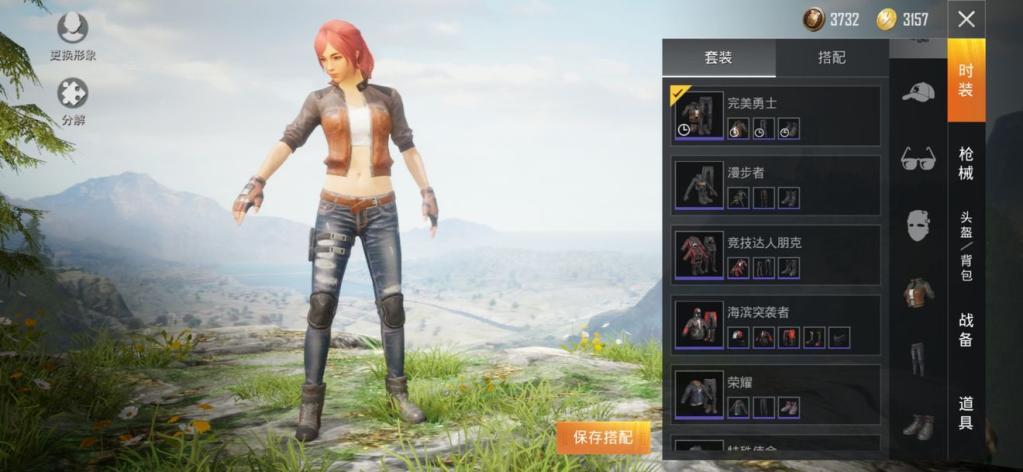Viewport: 1023px width, 472px height.
Task: Select the 海滨突袭者 outfit set
Action: (775, 325)
